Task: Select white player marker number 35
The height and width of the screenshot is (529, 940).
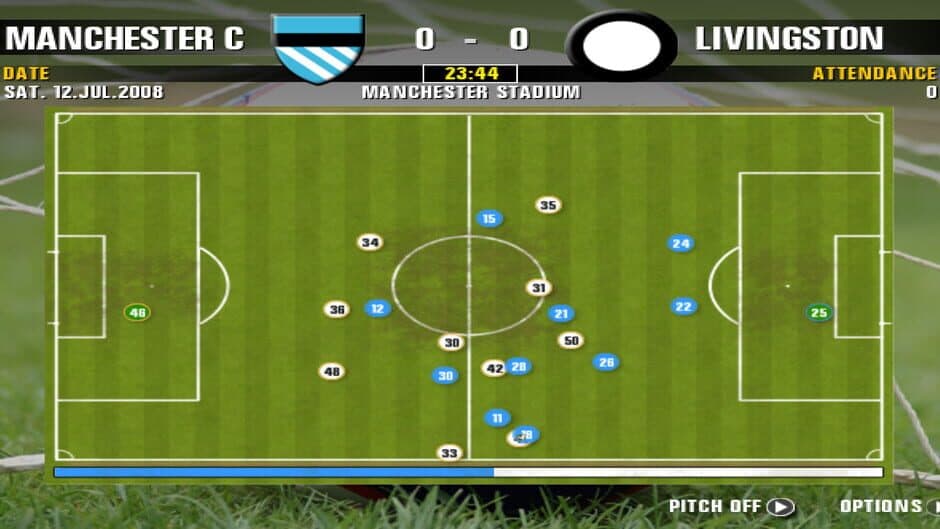Action: tap(548, 206)
